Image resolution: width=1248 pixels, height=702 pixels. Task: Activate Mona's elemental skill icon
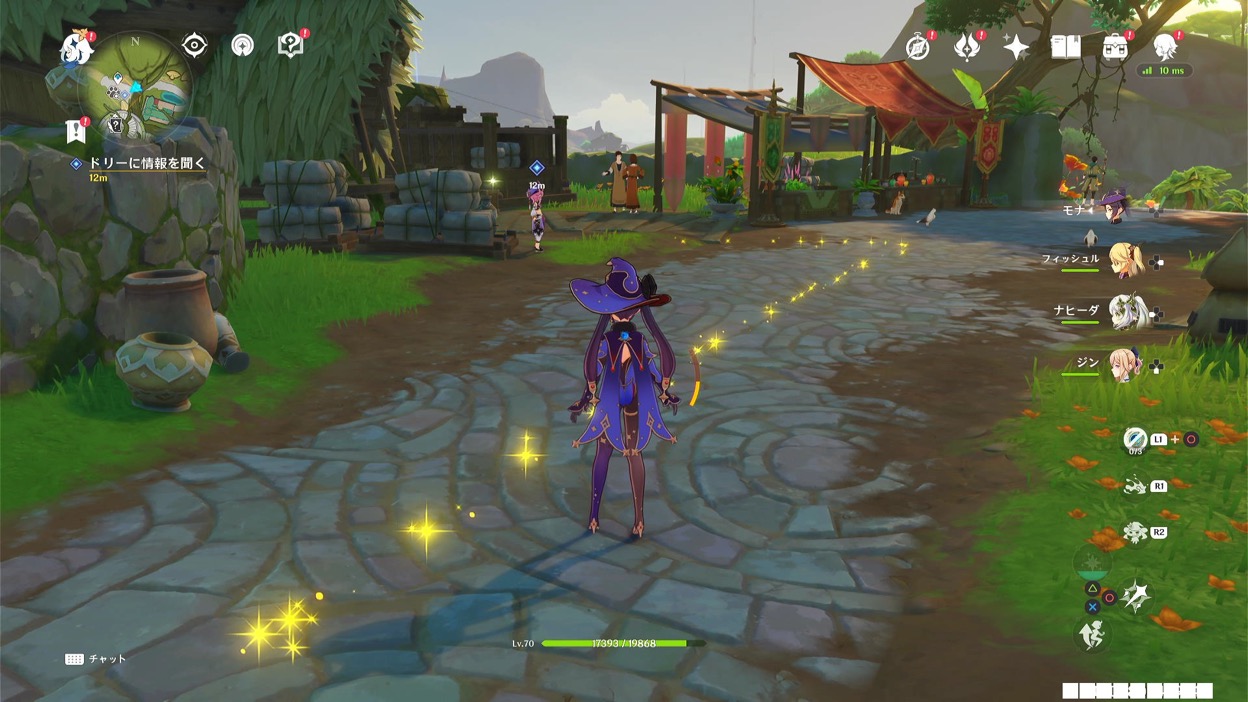[x=1134, y=486]
